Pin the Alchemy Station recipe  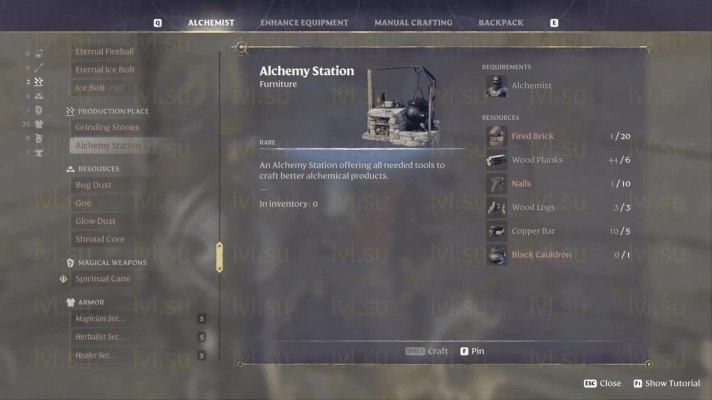472,351
